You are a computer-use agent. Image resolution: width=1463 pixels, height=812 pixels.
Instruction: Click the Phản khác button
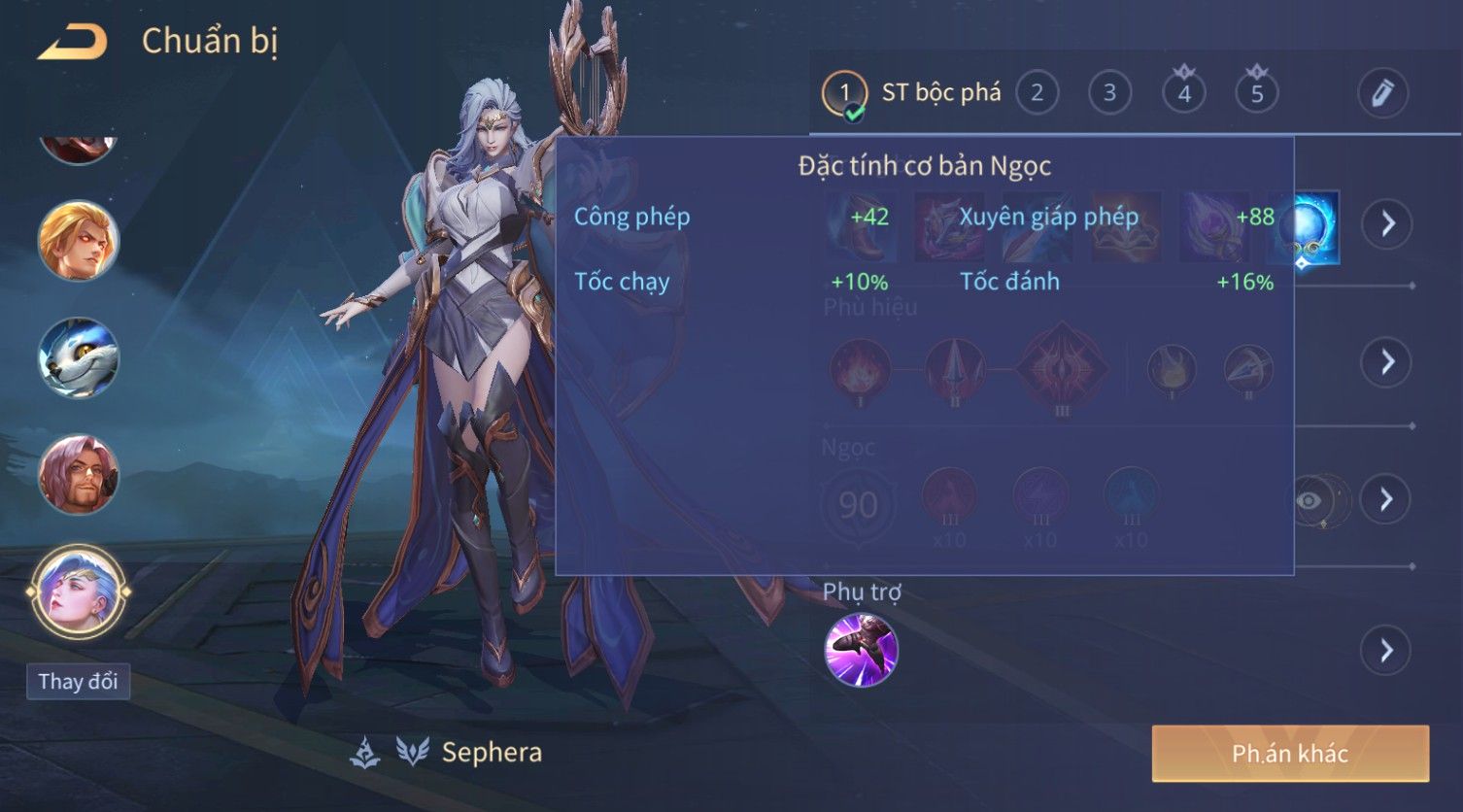[1290, 754]
